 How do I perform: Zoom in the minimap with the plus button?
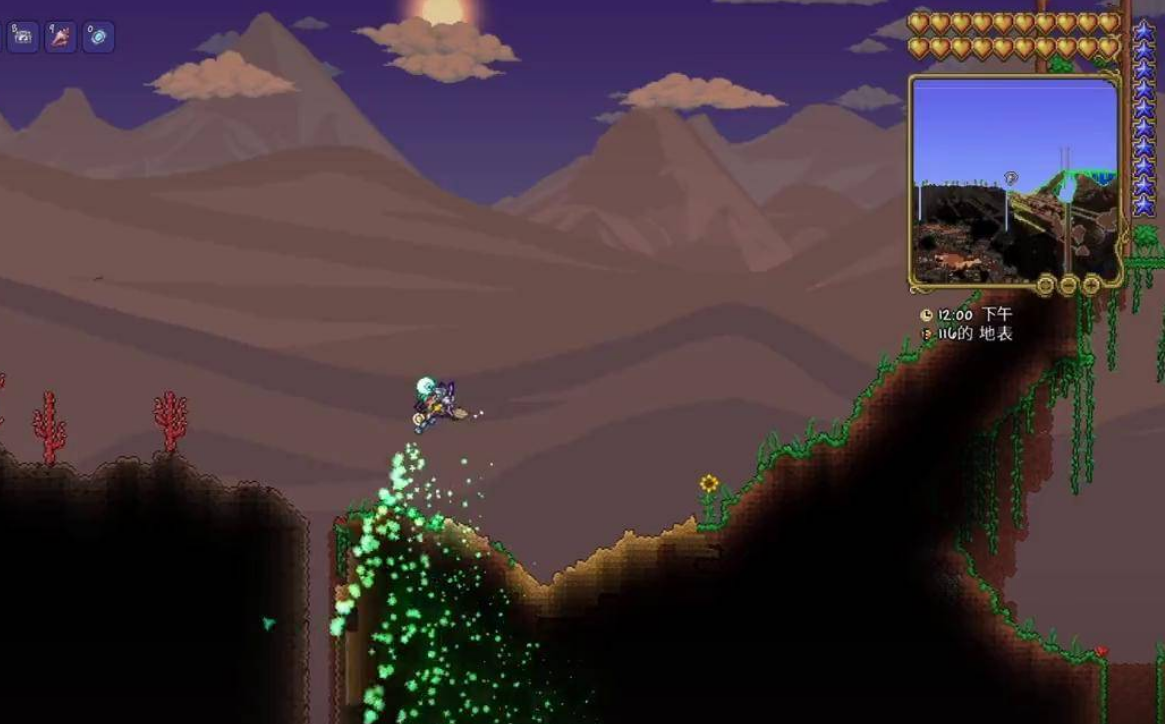tap(1091, 286)
